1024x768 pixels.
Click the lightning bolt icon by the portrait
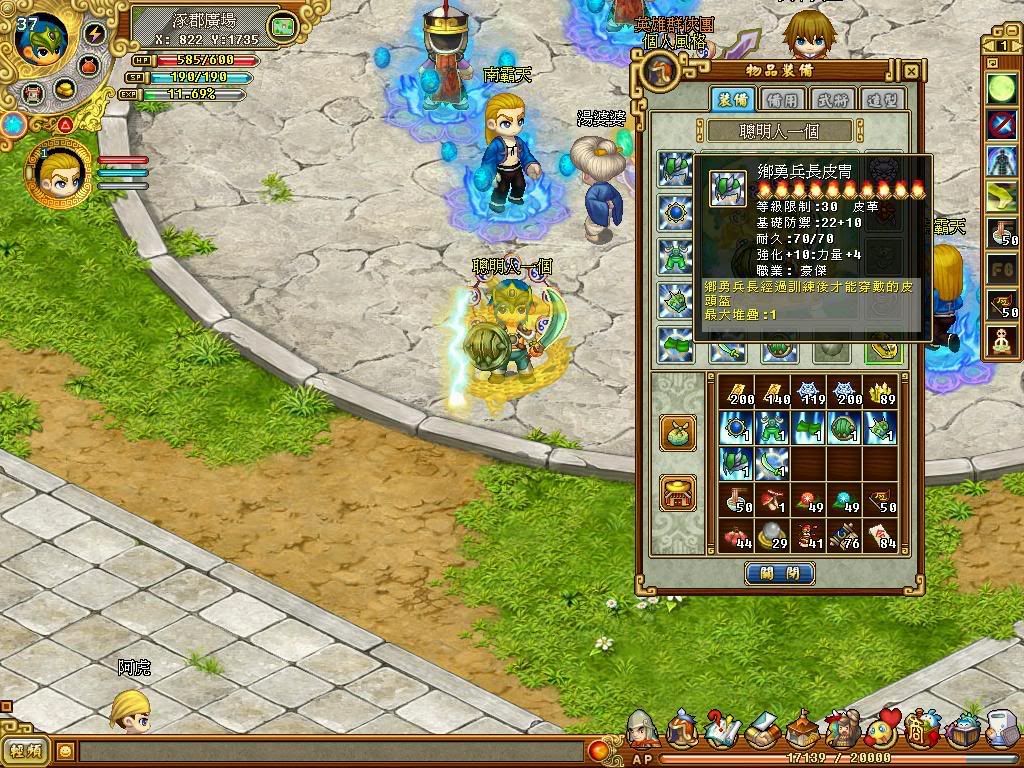[x=96, y=33]
